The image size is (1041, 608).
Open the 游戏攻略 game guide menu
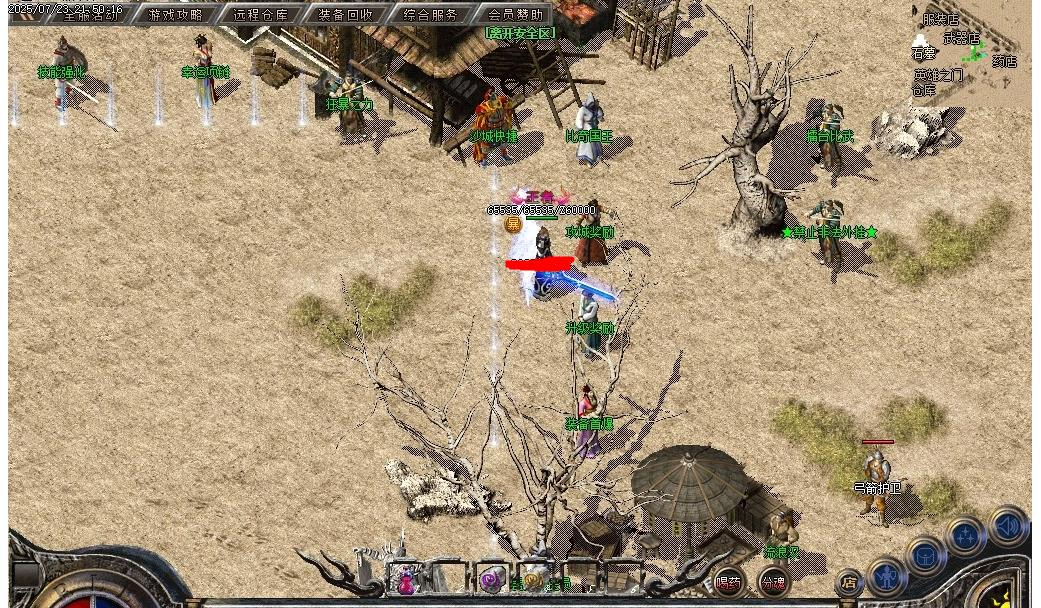click(x=176, y=15)
